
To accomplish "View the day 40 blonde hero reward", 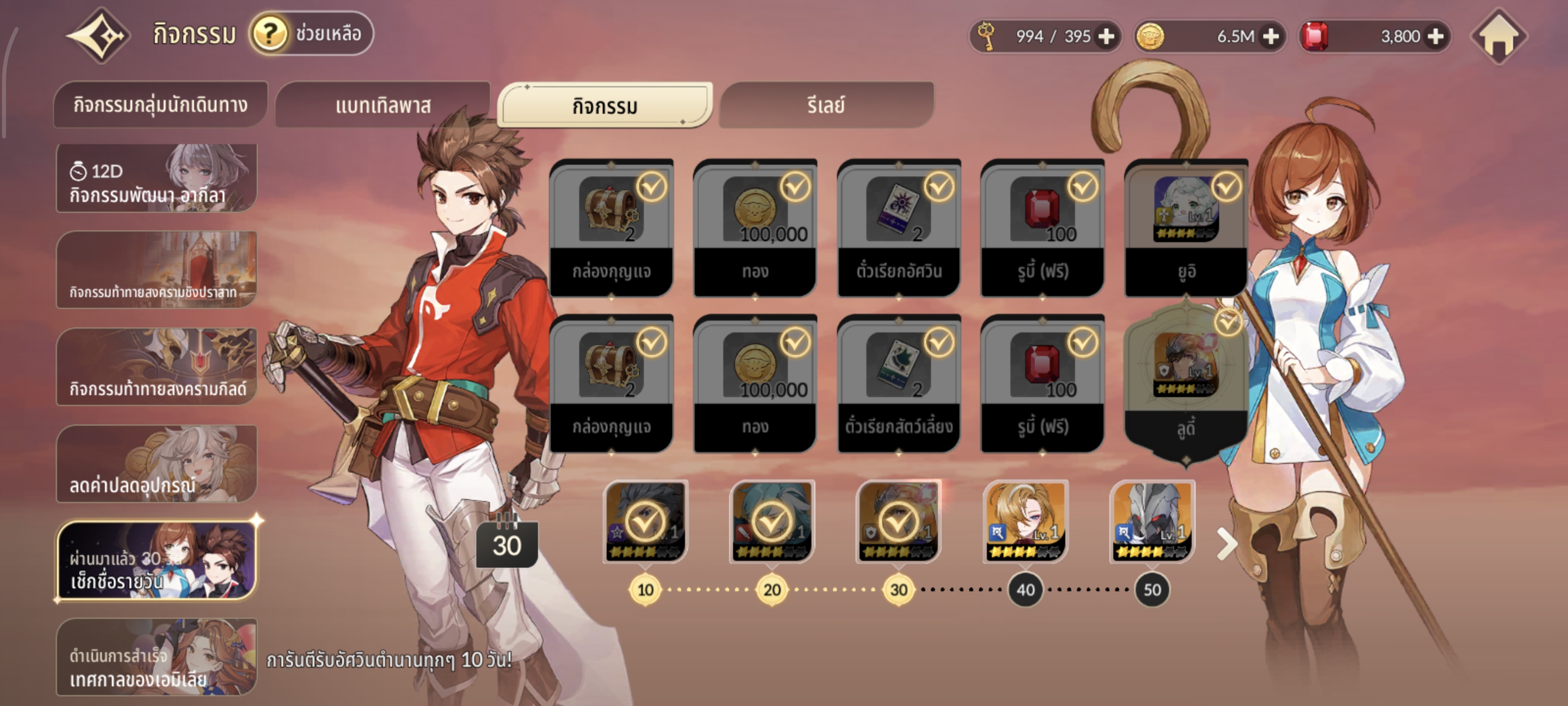I will (x=1026, y=521).
